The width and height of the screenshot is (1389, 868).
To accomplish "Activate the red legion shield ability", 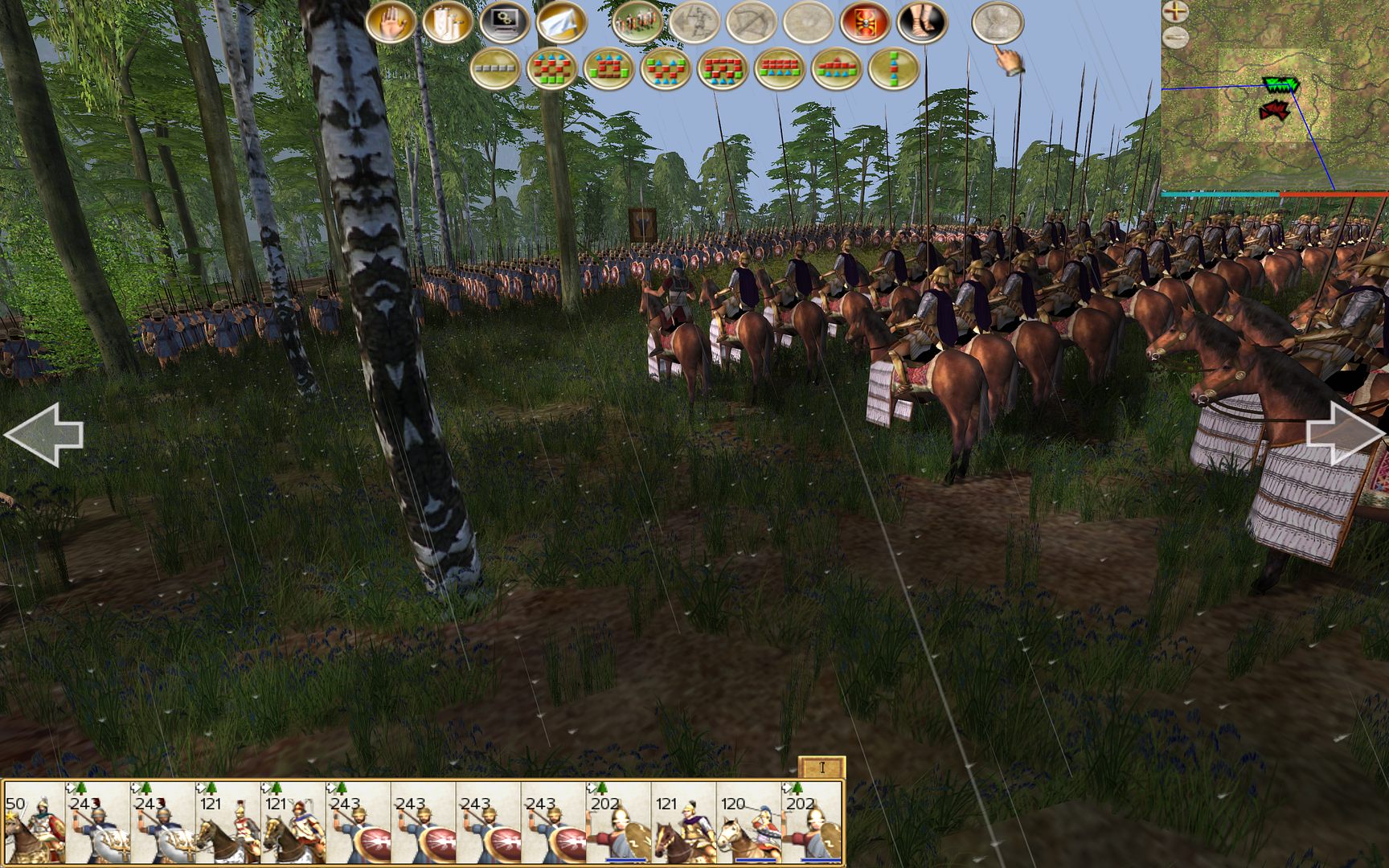I will pos(865,23).
